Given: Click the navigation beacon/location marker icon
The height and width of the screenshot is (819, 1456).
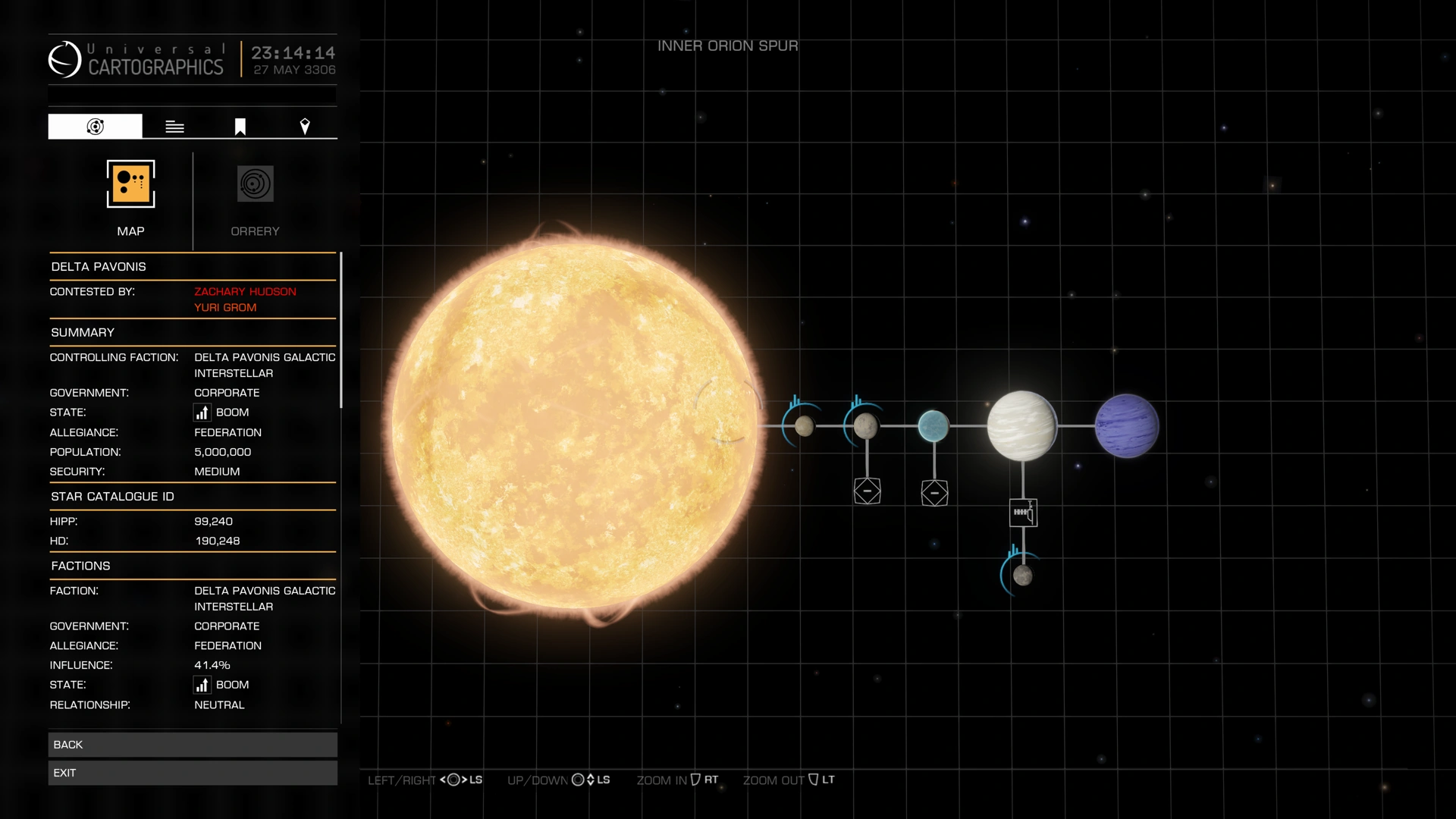Looking at the screenshot, I should click(305, 125).
